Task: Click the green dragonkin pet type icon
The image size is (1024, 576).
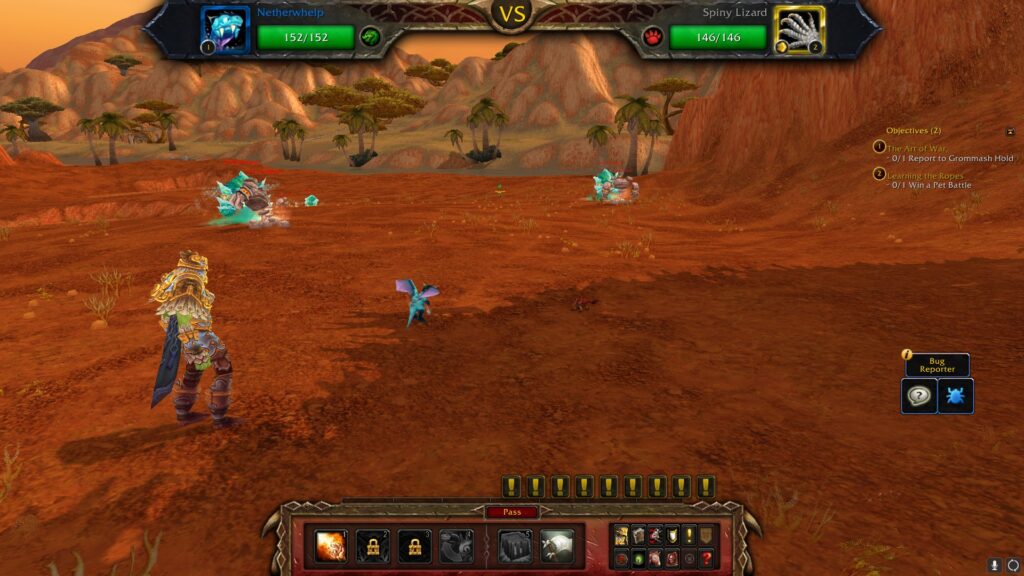Action: pyautogui.click(x=370, y=37)
